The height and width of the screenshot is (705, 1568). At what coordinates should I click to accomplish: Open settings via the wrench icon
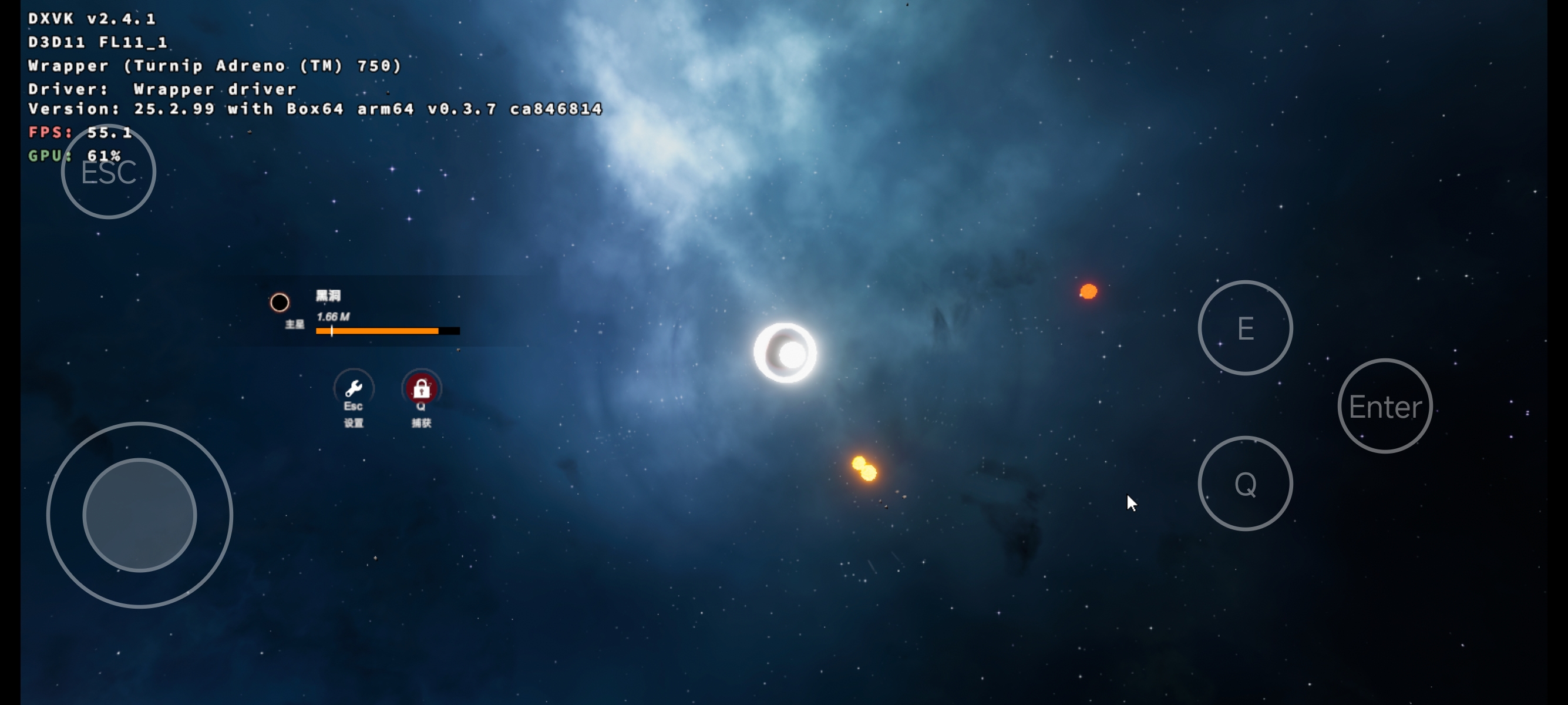[354, 388]
